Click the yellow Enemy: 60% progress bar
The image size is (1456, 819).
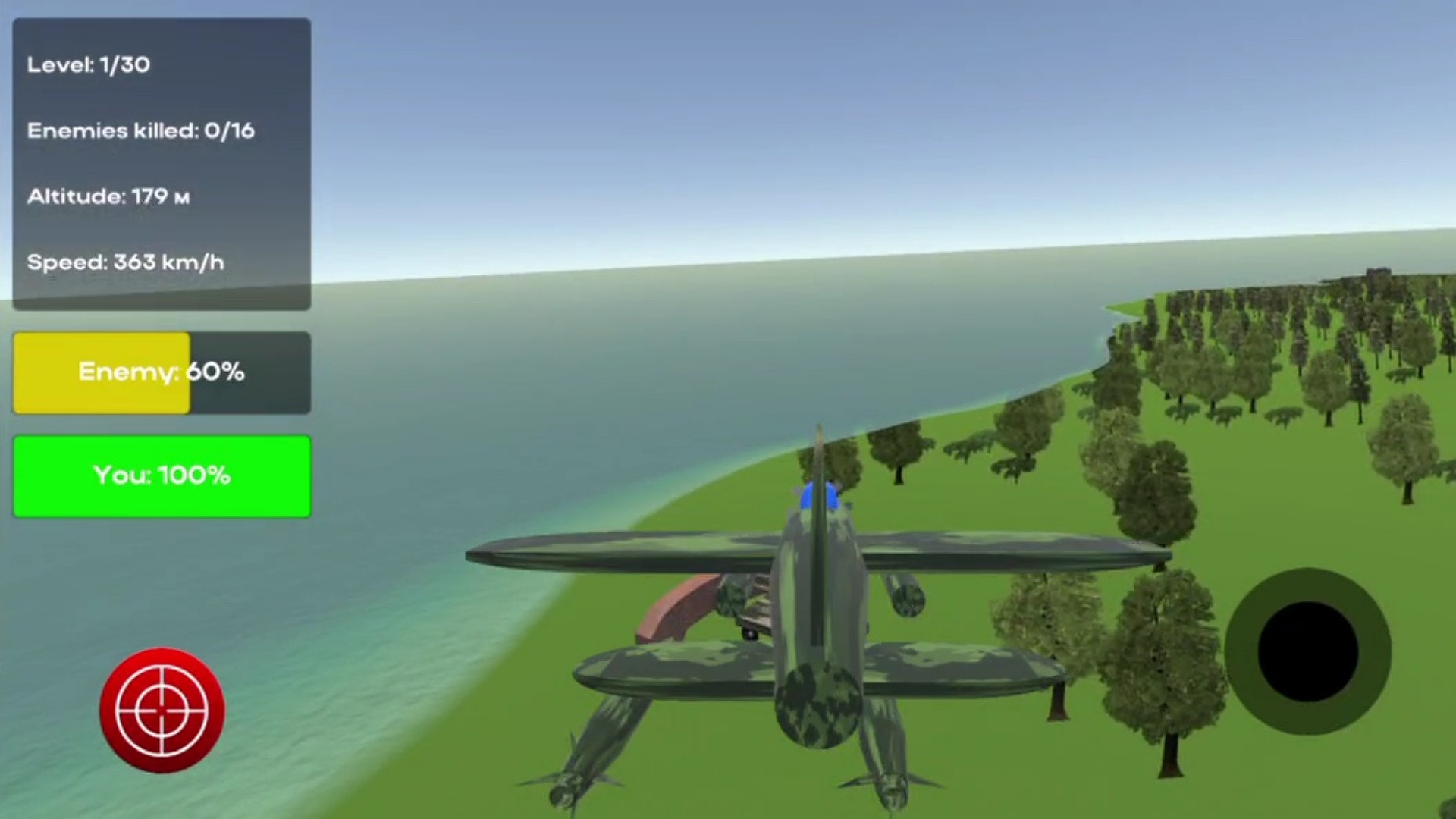click(101, 372)
